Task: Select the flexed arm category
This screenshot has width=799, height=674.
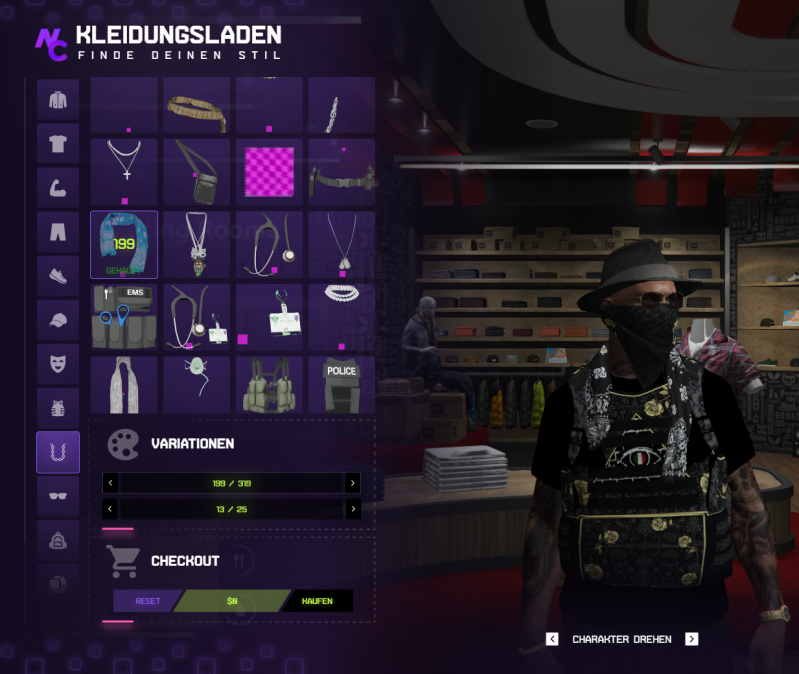Action: [58, 187]
